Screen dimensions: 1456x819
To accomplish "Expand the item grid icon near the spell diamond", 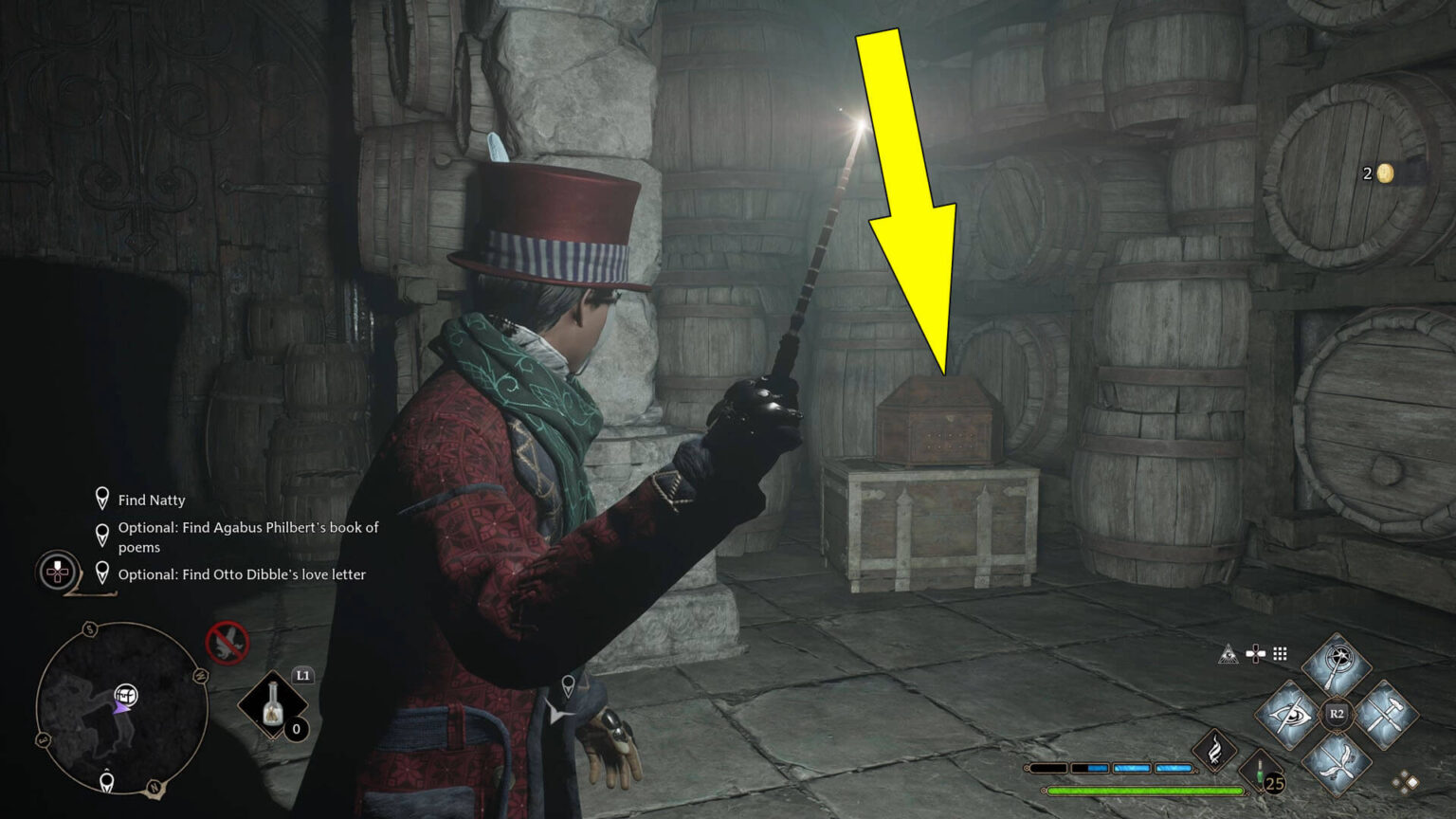I will (1279, 654).
